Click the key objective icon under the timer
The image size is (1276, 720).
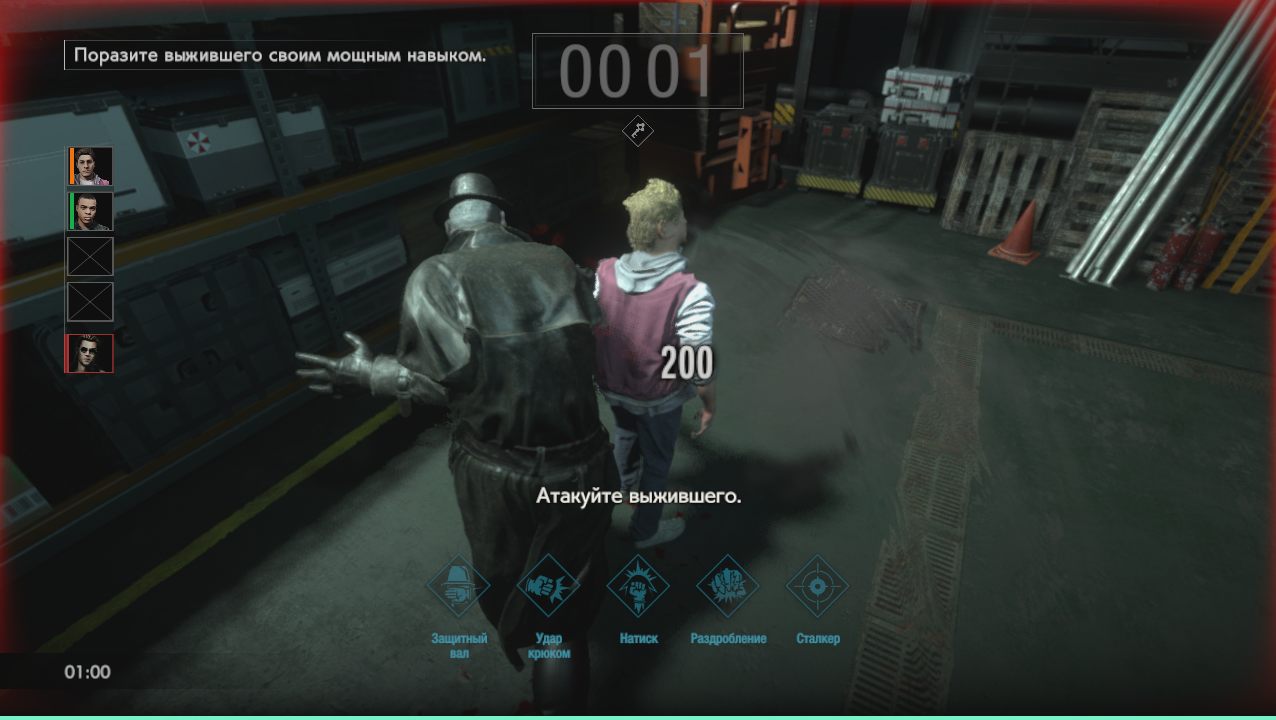pos(637,131)
